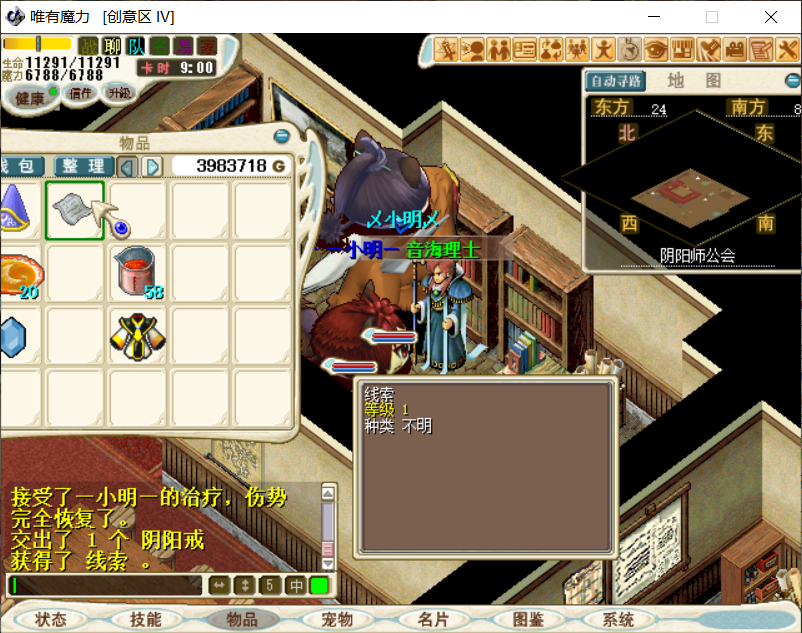The image size is (802, 633).
Task: Open the 名片 name card menu
Action: pyautogui.click(x=432, y=620)
